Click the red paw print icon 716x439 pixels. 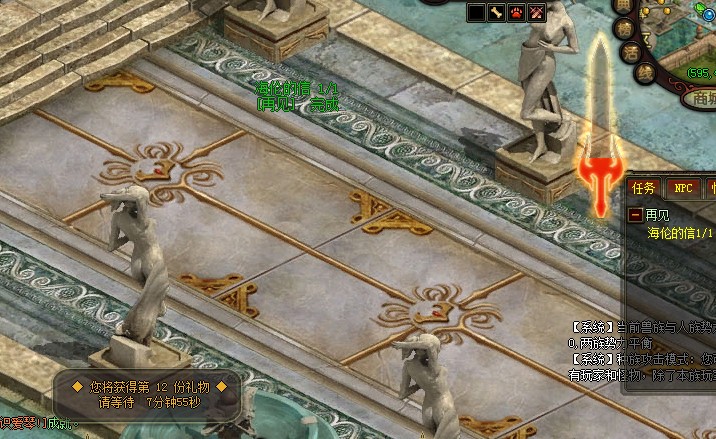(x=517, y=12)
